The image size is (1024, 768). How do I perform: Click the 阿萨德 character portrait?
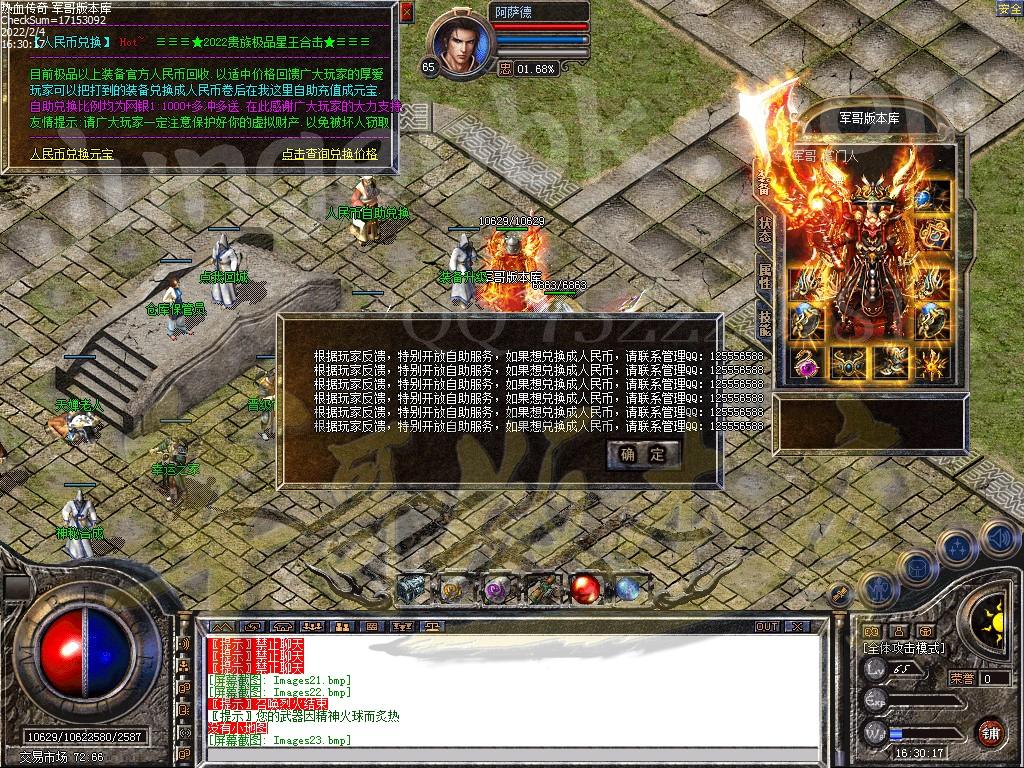pos(462,46)
